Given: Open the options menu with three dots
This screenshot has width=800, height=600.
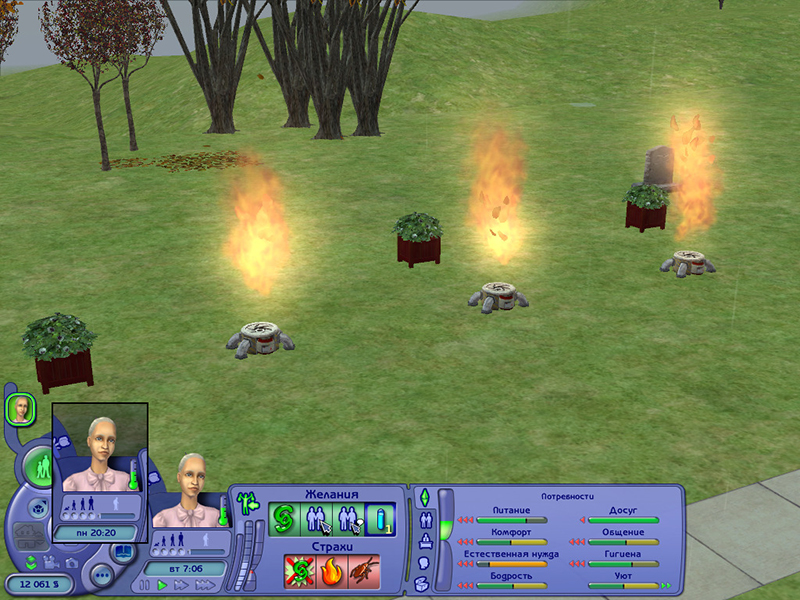Looking at the screenshot, I should pyautogui.click(x=102, y=575).
